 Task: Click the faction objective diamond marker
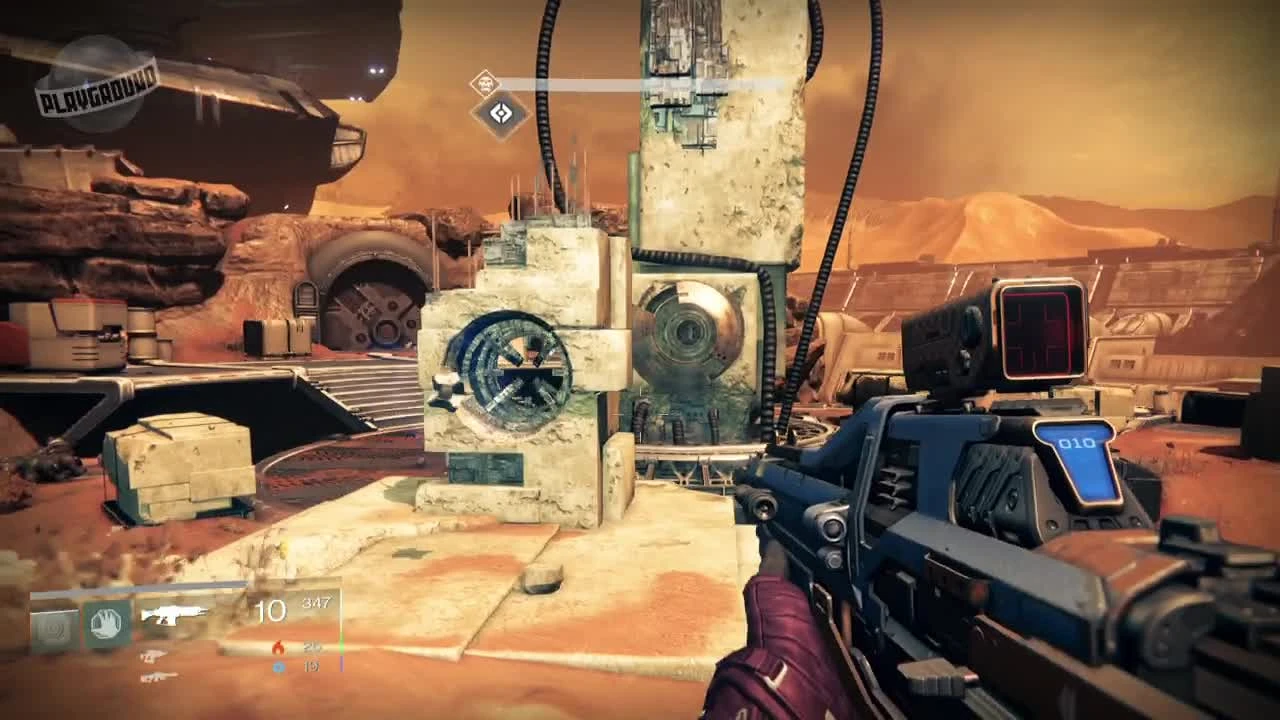(499, 112)
